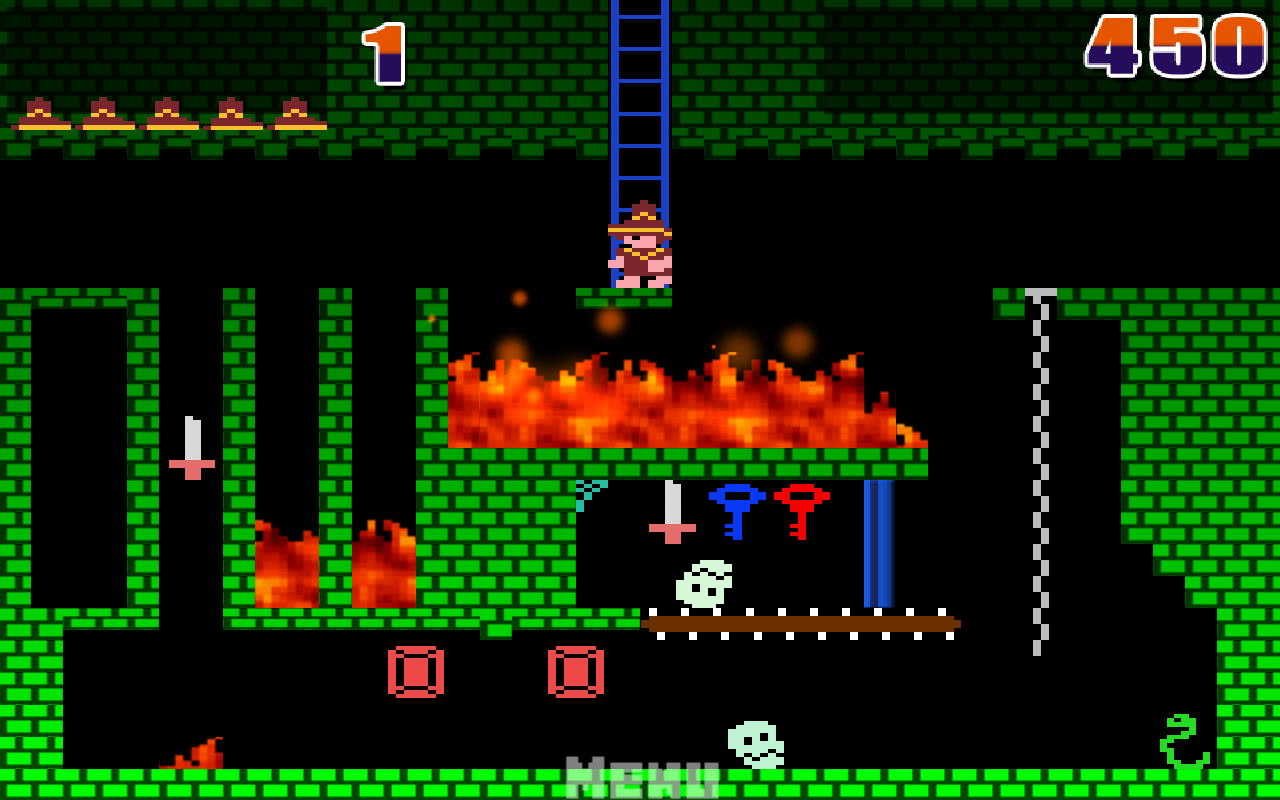Click the skull above the conveyor belt
This screenshot has height=800, width=1280.
(703, 583)
